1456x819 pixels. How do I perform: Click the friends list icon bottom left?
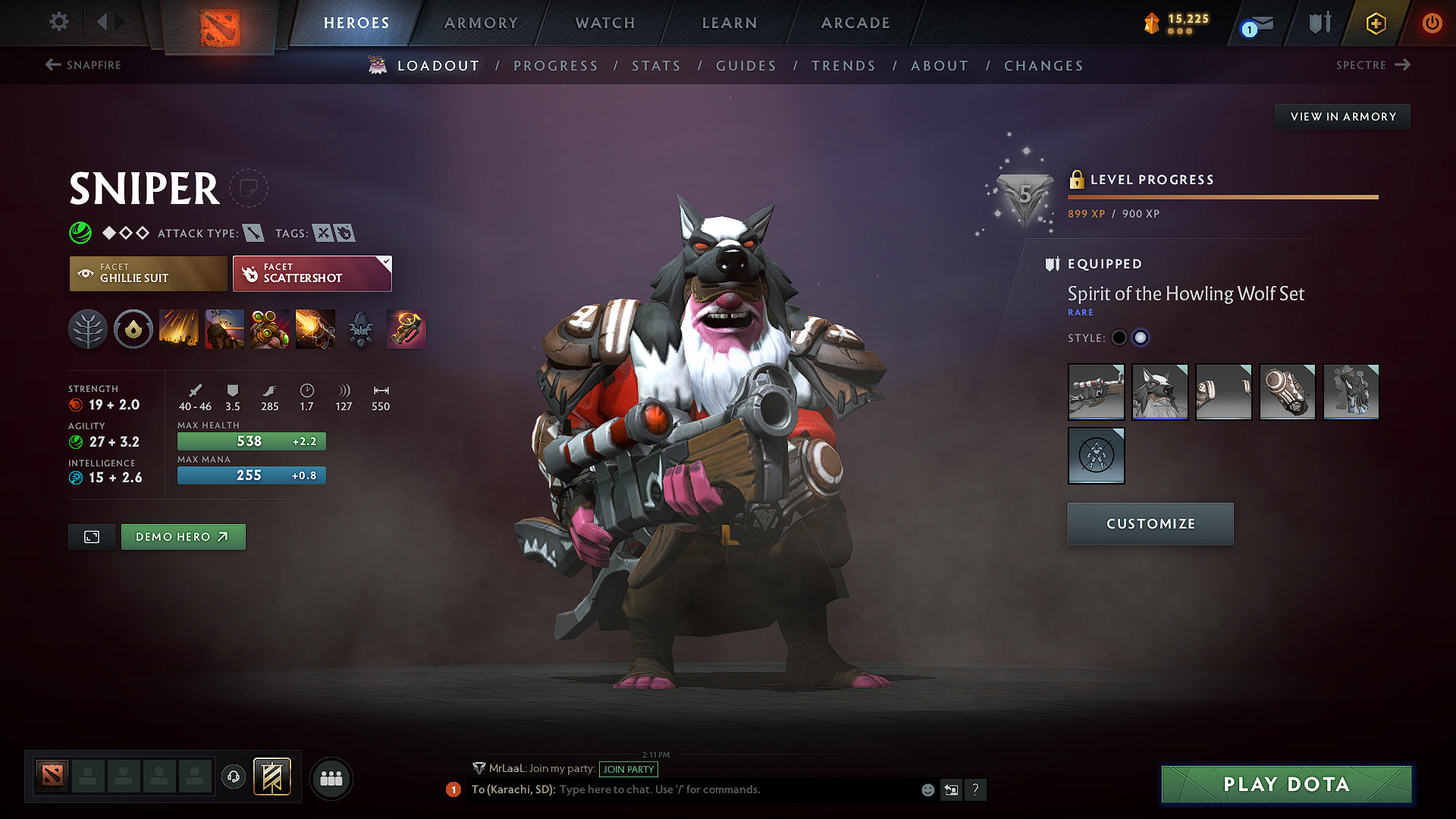coord(331,778)
